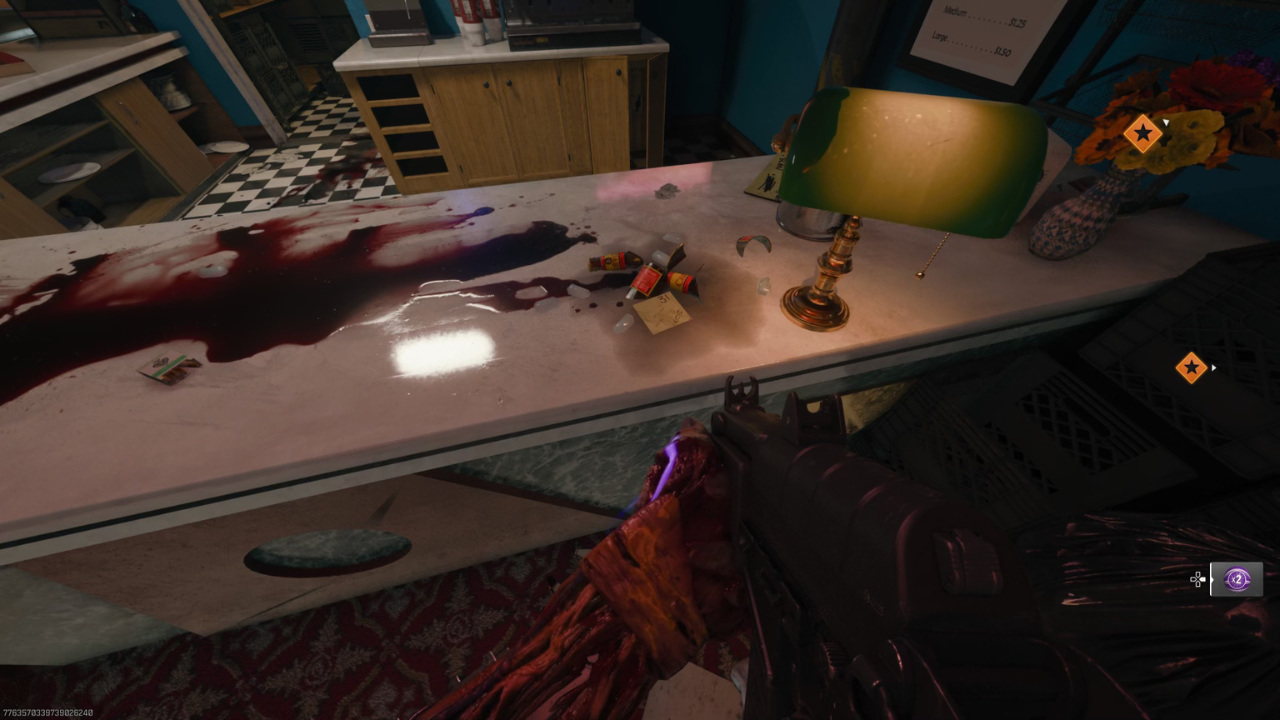Expand the white arrow beside the top star marker
1280x720 pixels.
tap(1166, 123)
